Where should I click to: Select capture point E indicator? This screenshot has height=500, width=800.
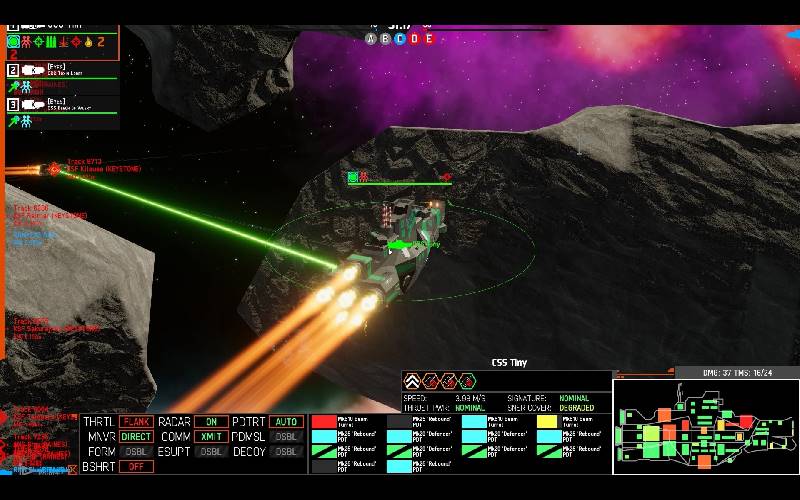coord(428,39)
